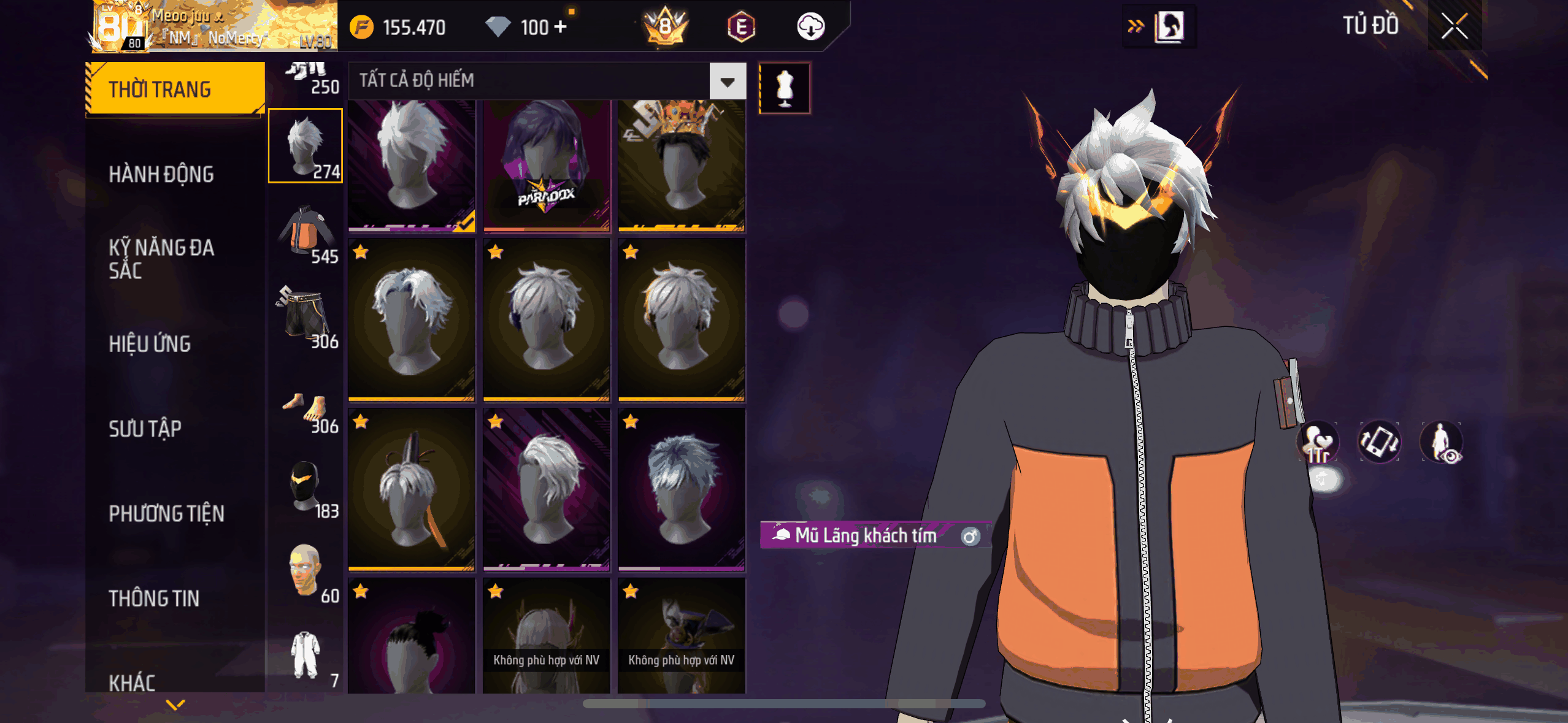The width and height of the screenshot is (1568, 723).
Task: Add diamonds with the plus button
Action: click(x=560, y=27)
